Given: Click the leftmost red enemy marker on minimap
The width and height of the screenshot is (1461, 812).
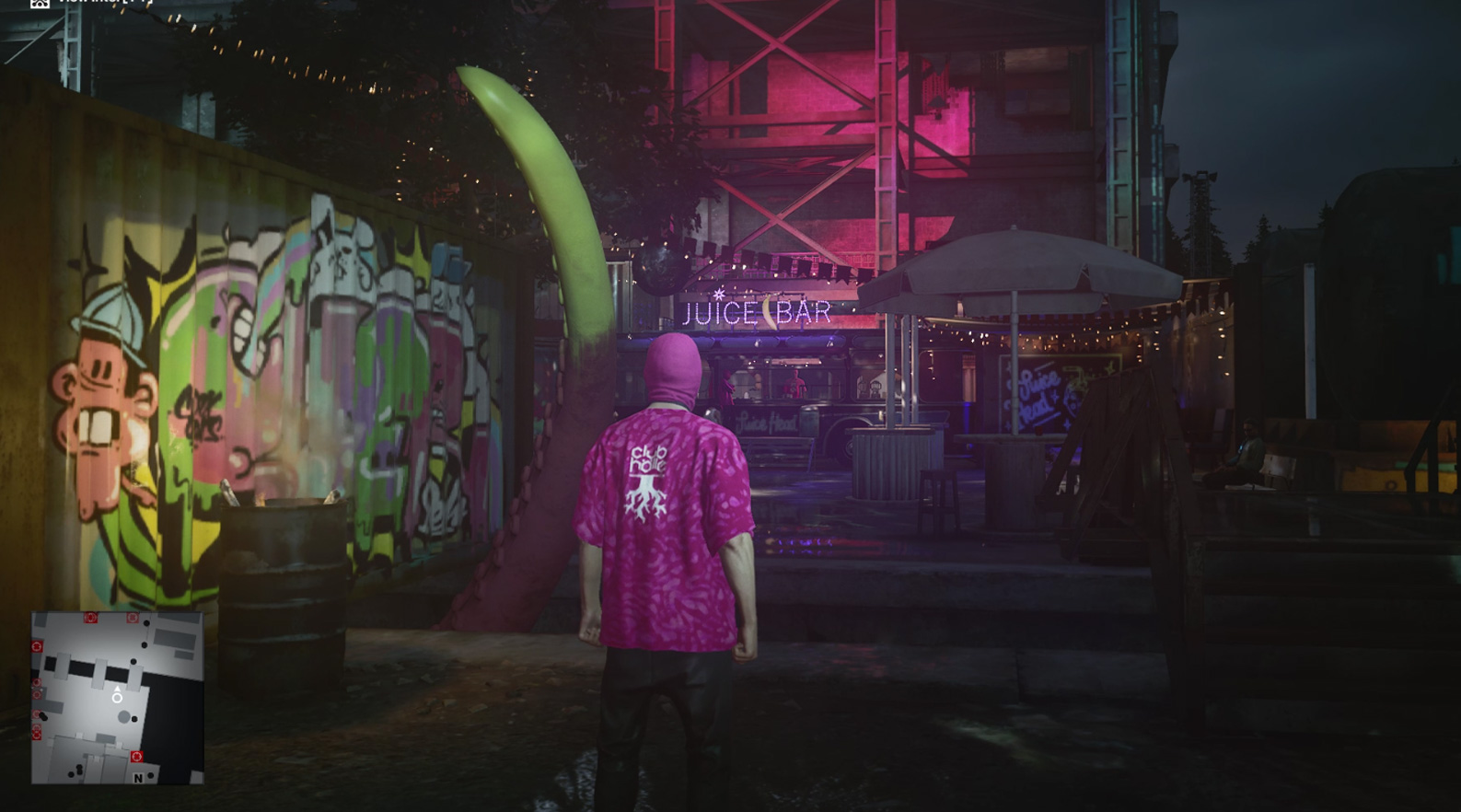Looking at the screenshot, I should pos(37,646).
